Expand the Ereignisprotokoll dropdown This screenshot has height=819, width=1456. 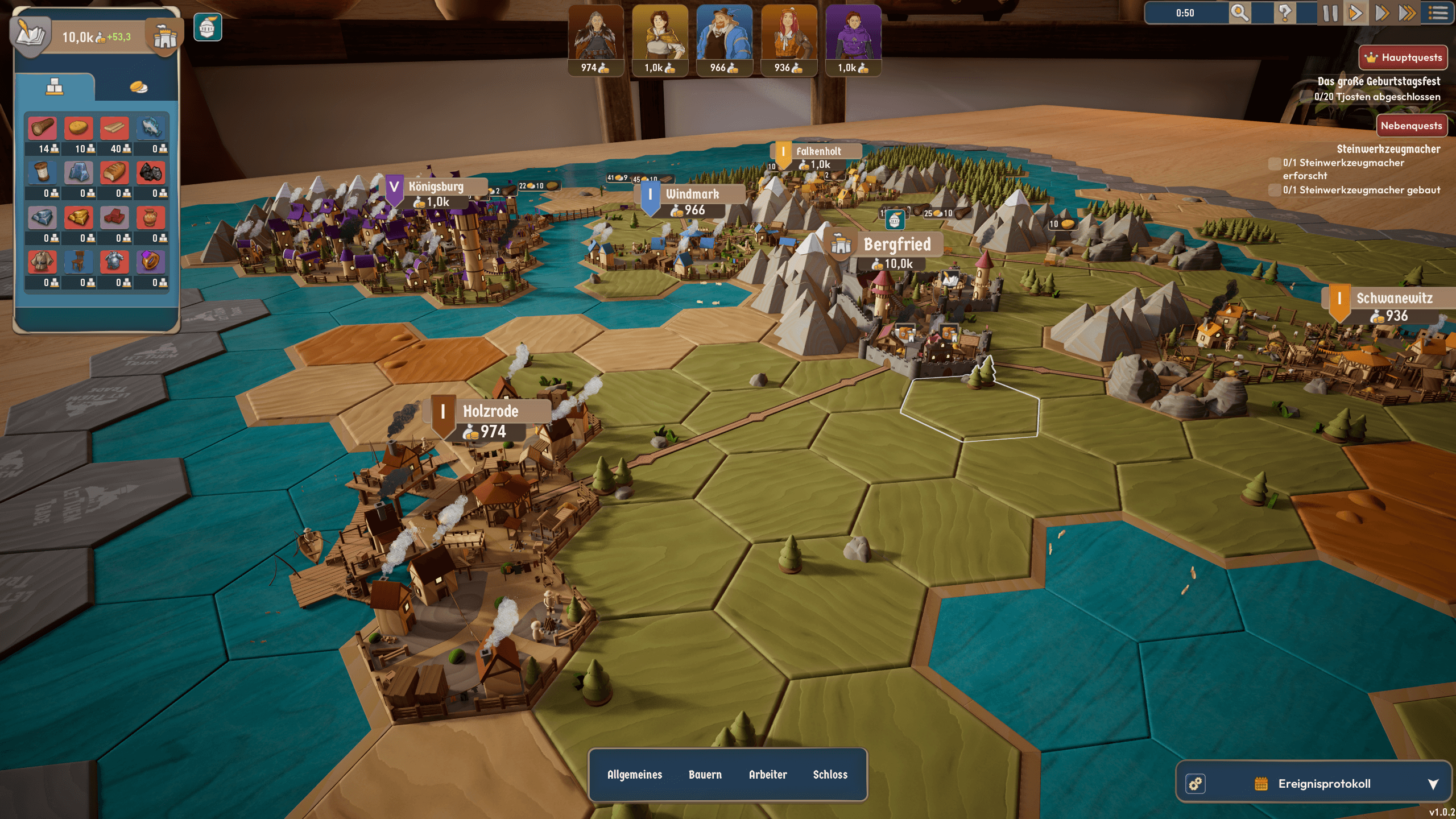click(x=1433, y=784)
